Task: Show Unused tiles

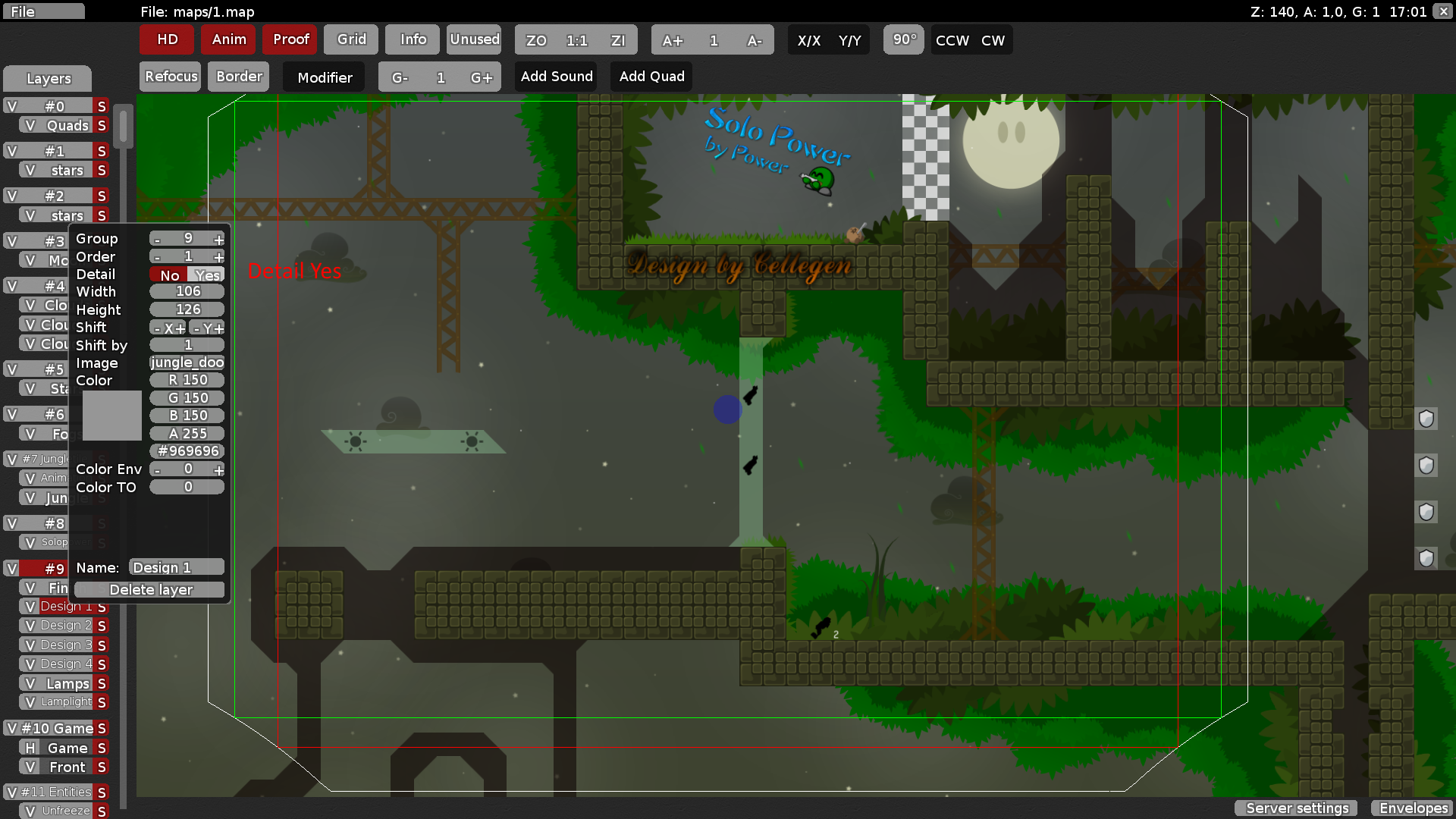Action: 474,39
